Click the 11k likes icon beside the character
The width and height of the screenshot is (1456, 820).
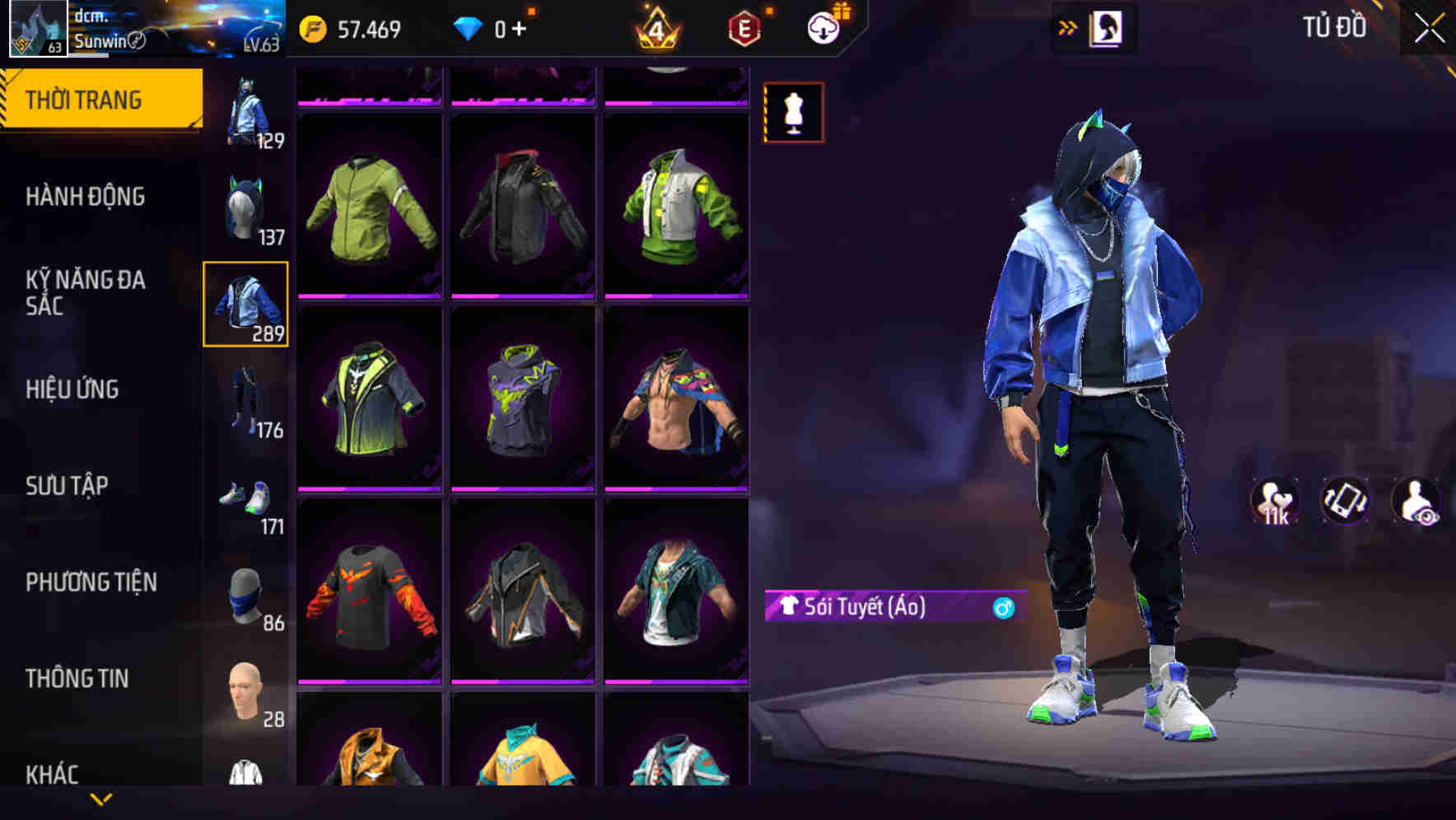pyautogui.click(x=1275, y=501)
